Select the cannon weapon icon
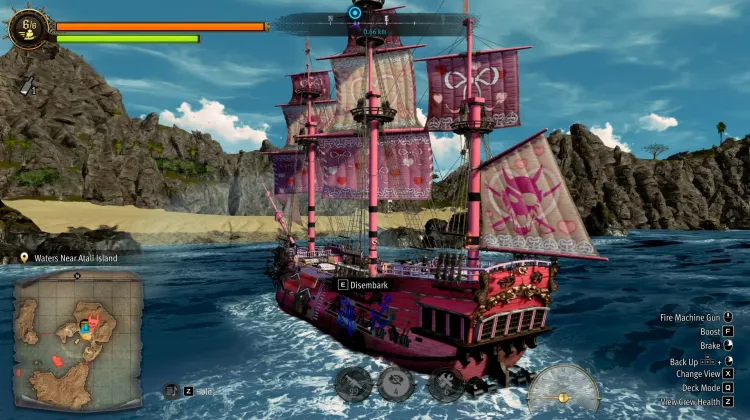This screenshot has width=750, height=420. (350, 383)
